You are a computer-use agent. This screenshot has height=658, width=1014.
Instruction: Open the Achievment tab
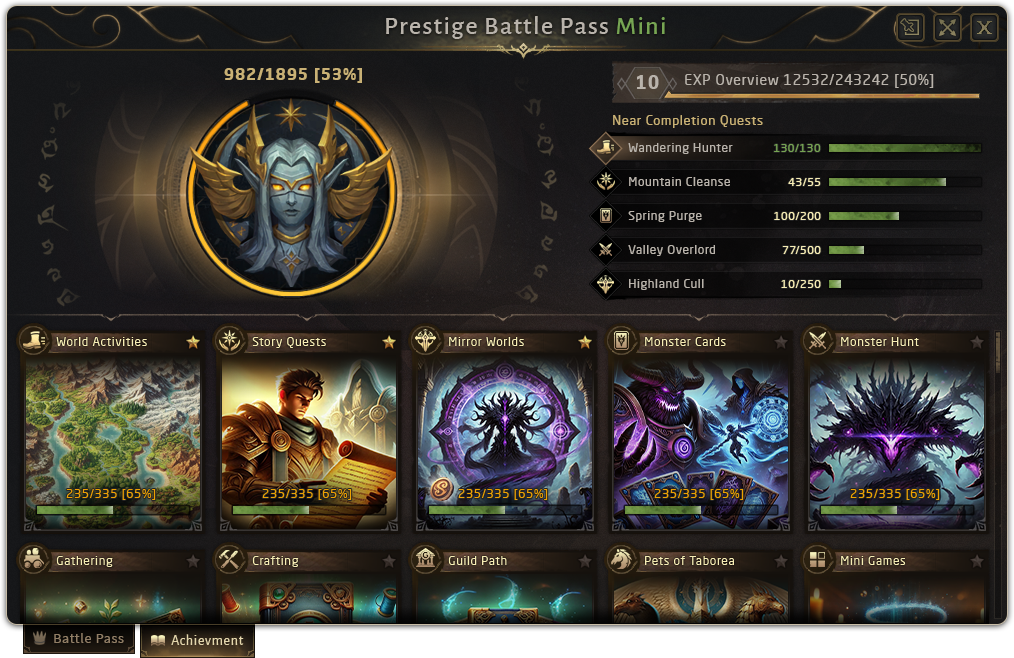pyautogui.click(x=197, y=640)
